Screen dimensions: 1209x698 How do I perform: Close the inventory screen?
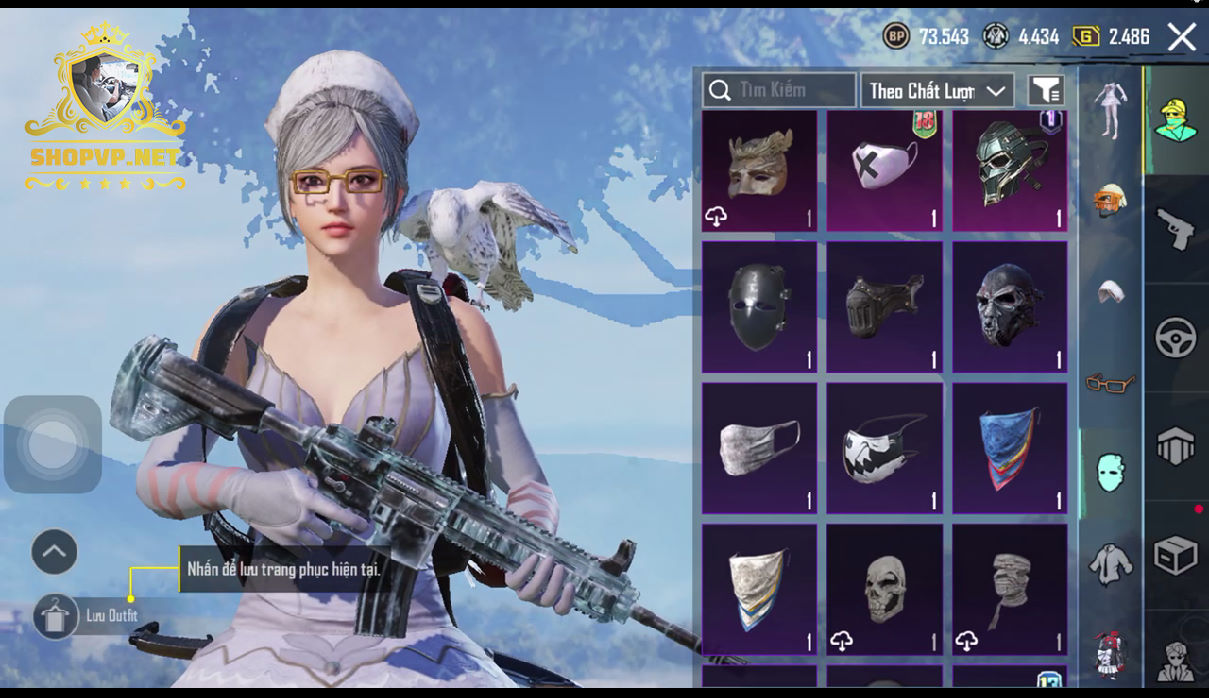[1182, 38]
